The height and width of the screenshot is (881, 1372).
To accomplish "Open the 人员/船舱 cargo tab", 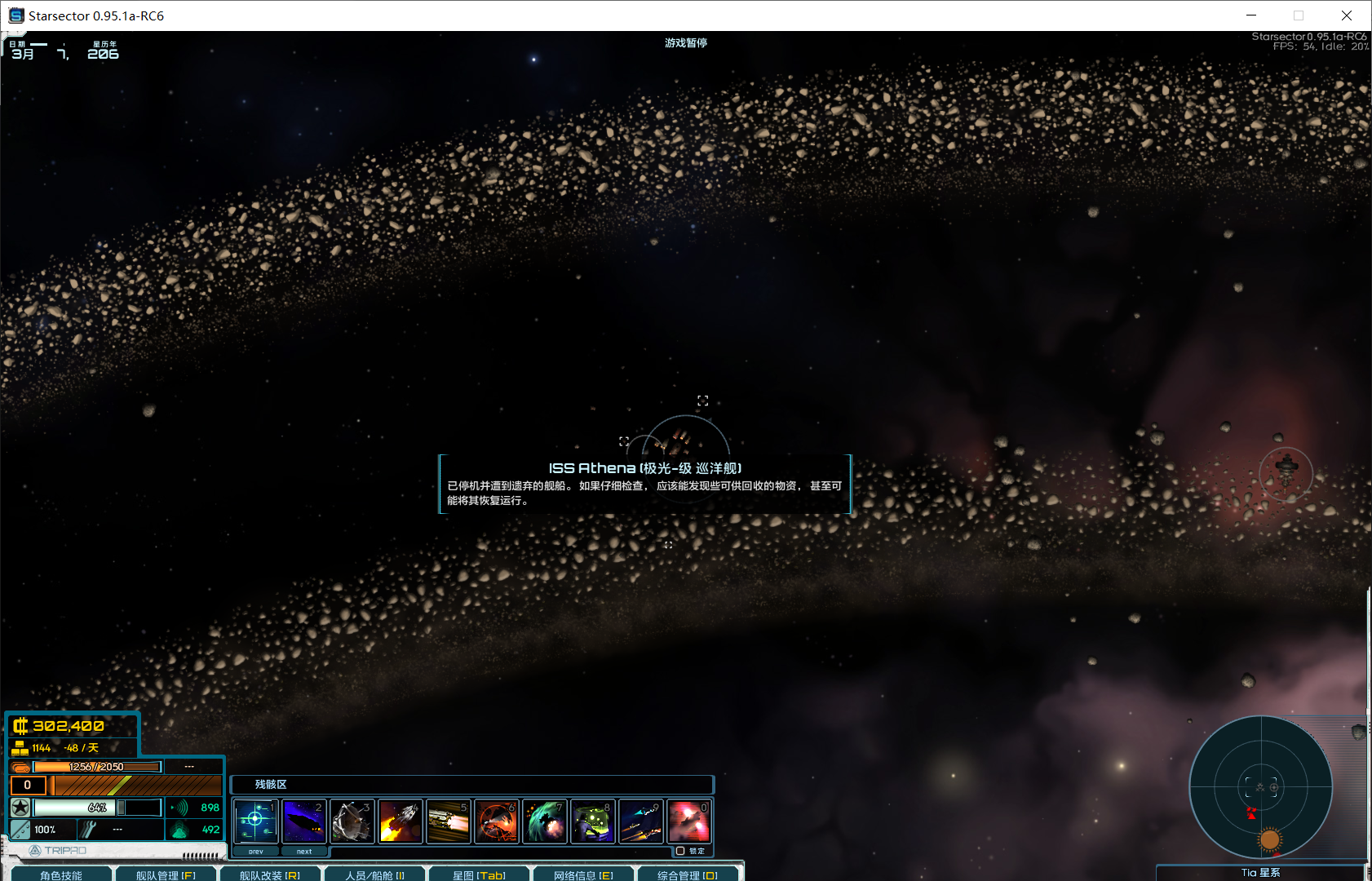I will click(374, 874).
